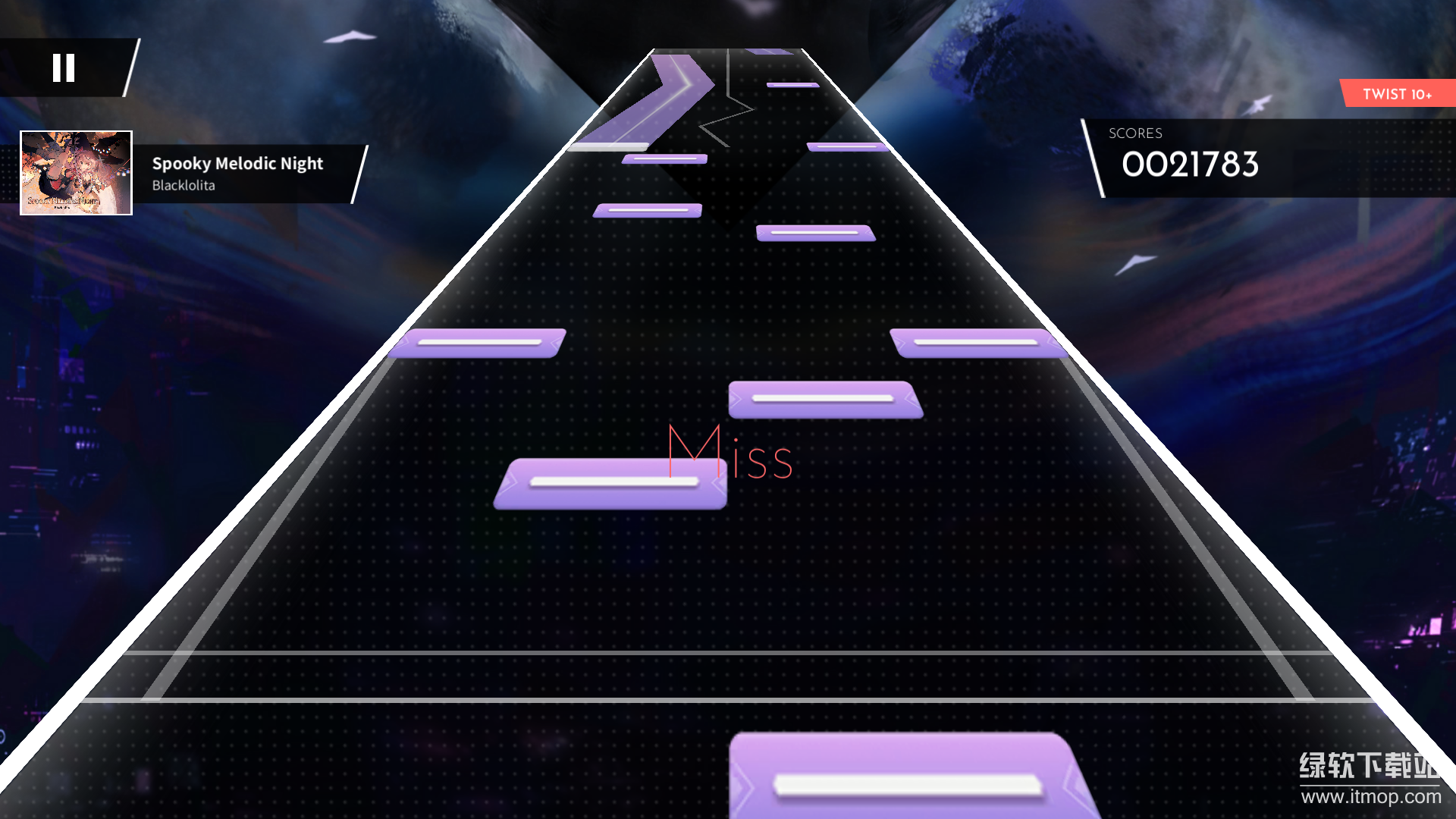Viewport: 1456px width, 819px height.
Task: Pause the game with the pause icon
Action: [64, 68]
